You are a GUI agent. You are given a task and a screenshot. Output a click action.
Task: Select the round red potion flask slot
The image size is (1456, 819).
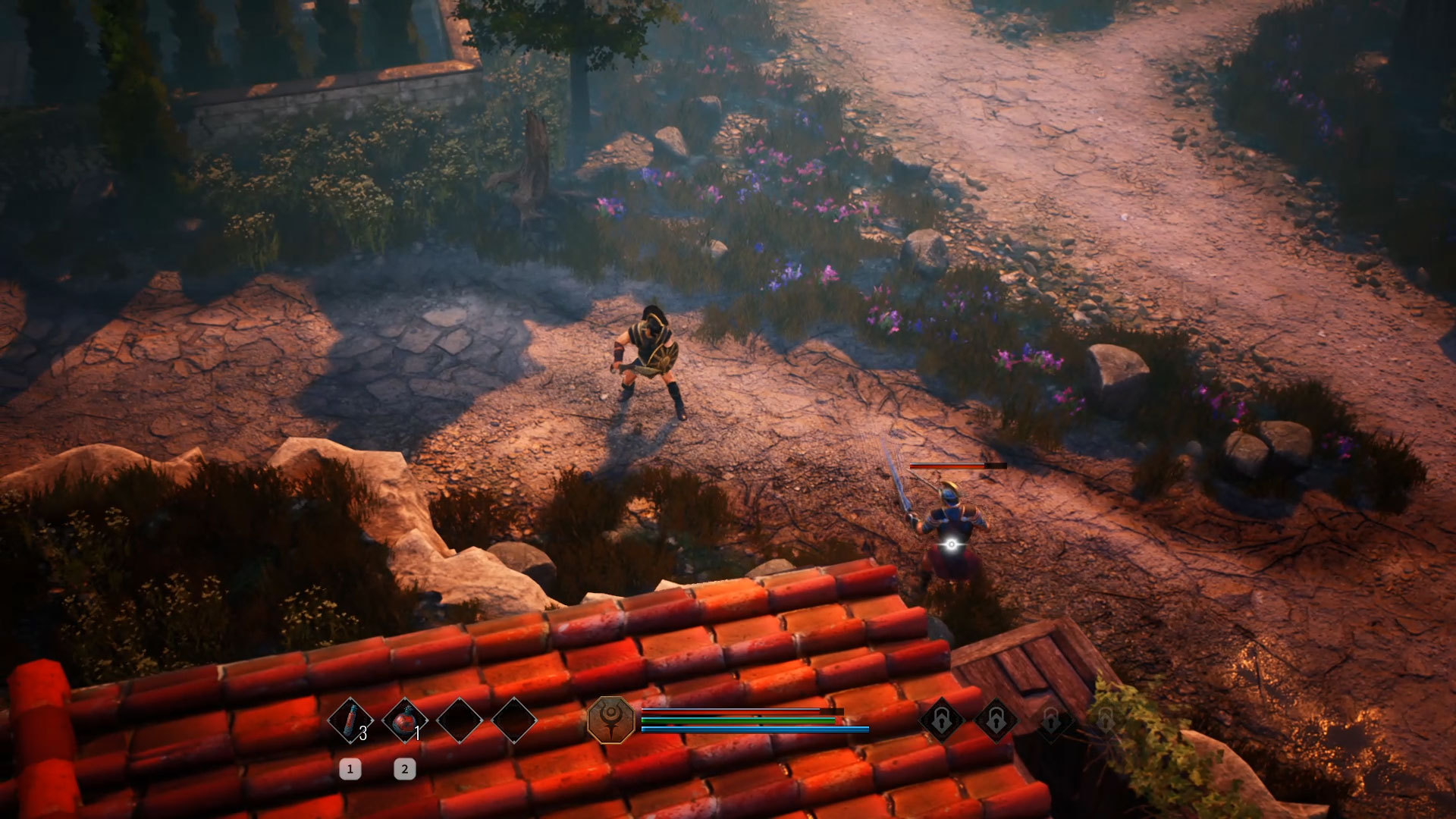pyautogui.click(x=404, y=720)
